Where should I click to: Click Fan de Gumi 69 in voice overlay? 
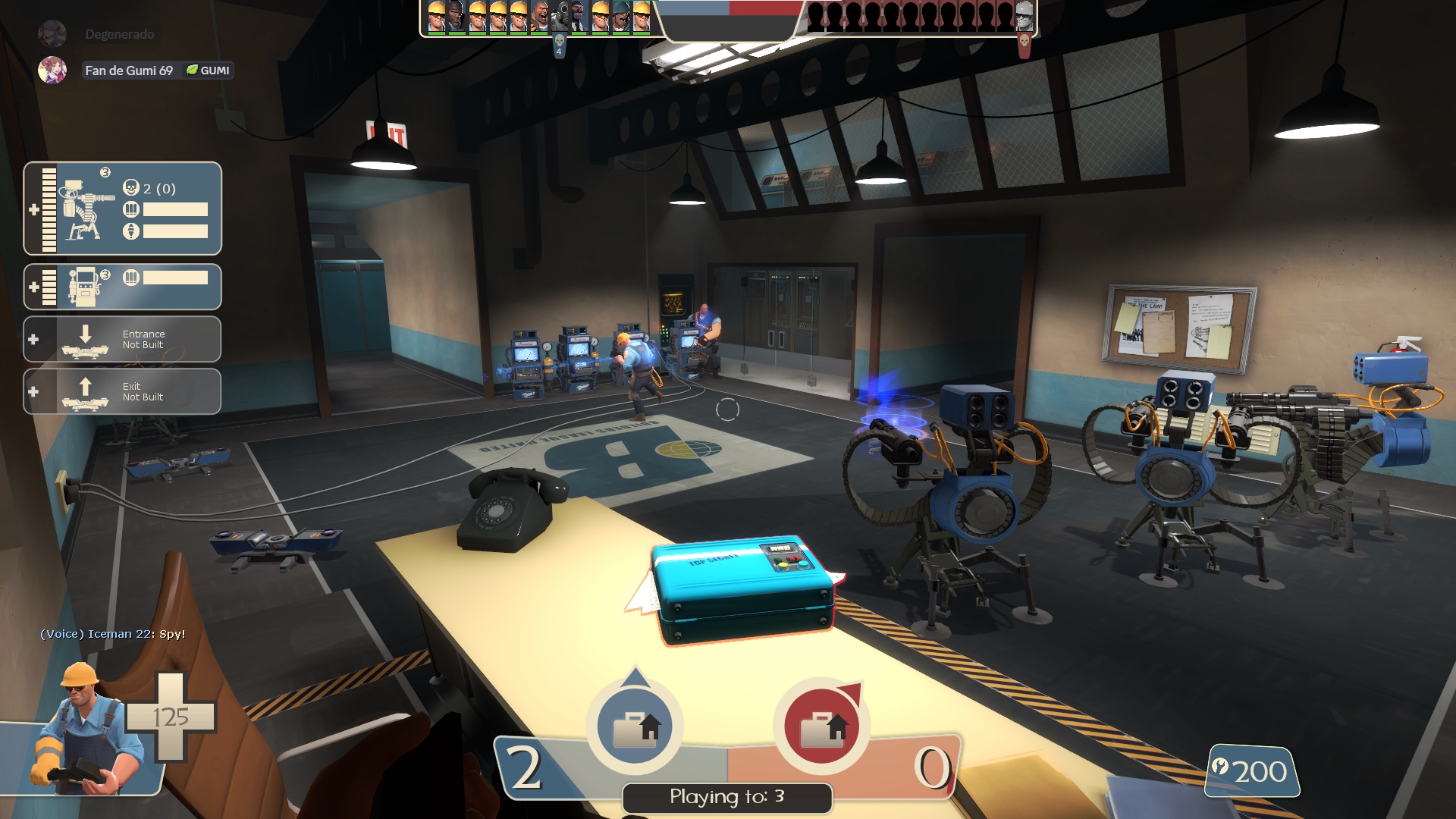[128, 71]
